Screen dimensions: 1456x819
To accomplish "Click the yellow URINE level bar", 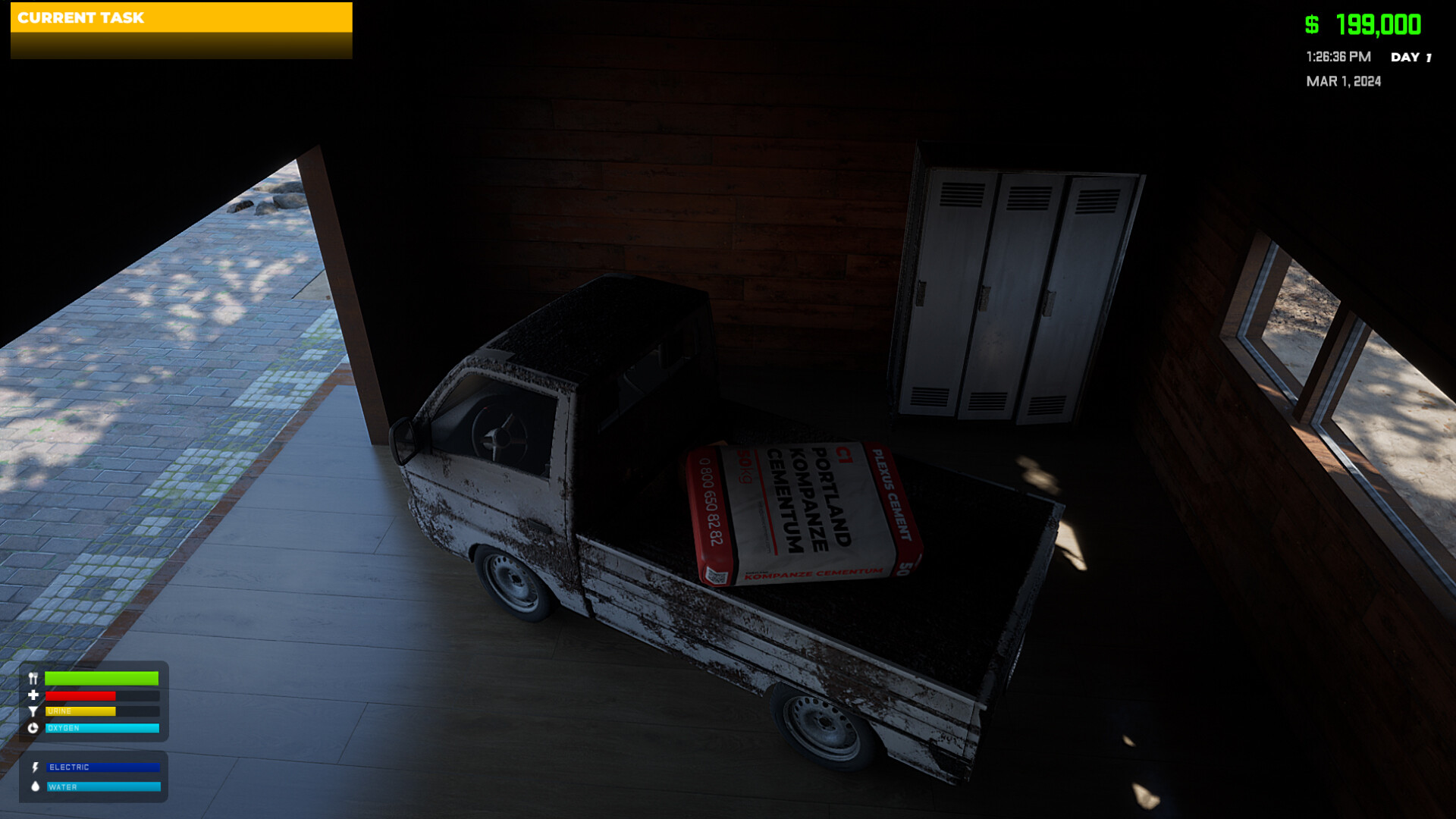I will point(80,711).
